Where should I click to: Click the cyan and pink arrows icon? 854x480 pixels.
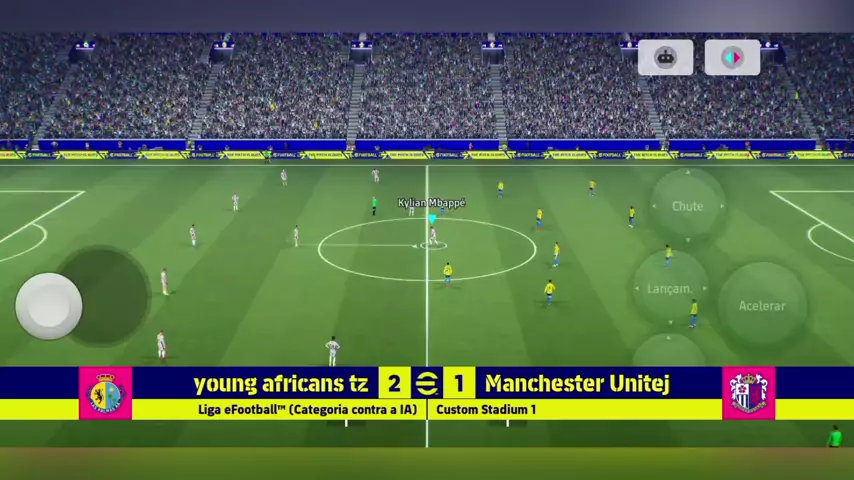tap(732, 58)
